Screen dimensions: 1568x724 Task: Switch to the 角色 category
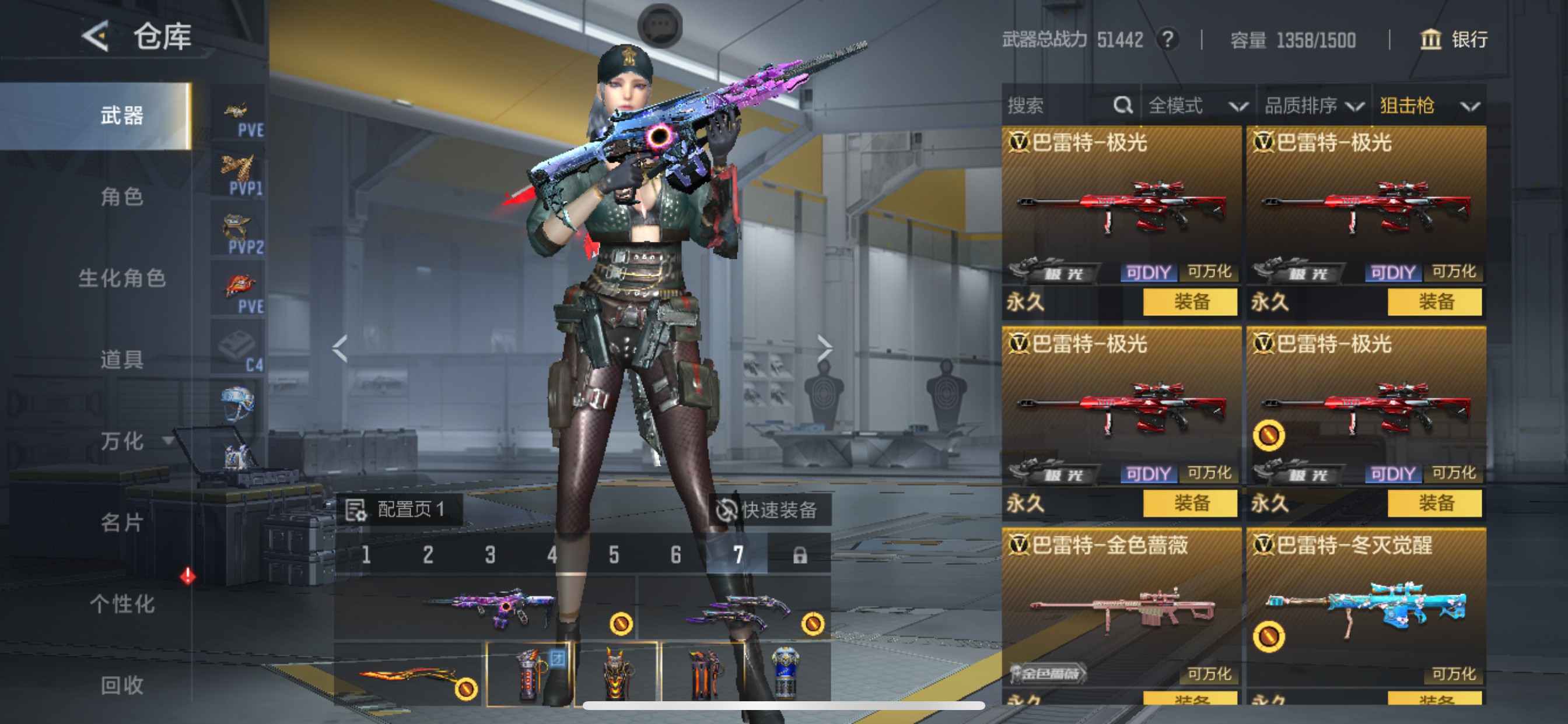pos(122,196)
